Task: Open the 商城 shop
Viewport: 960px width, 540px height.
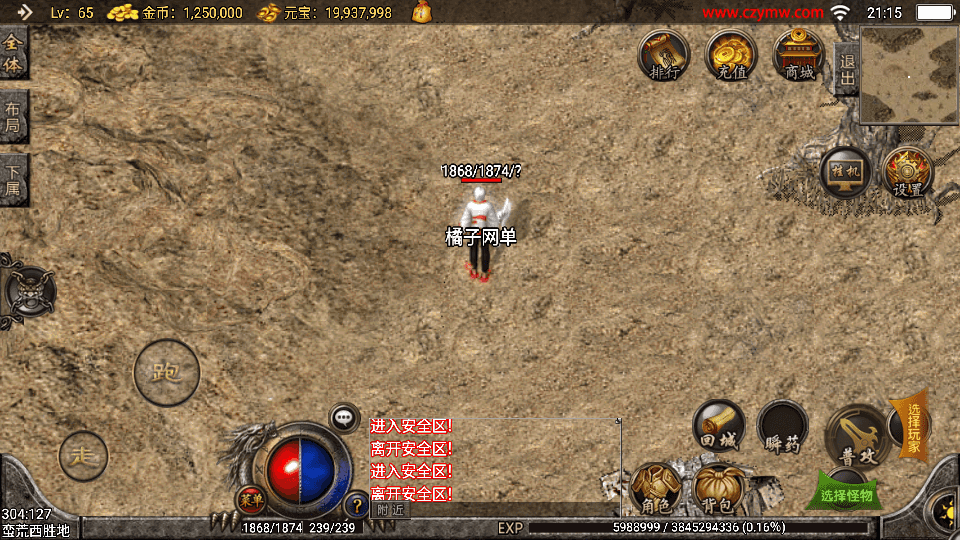Action: pos(799,56)
